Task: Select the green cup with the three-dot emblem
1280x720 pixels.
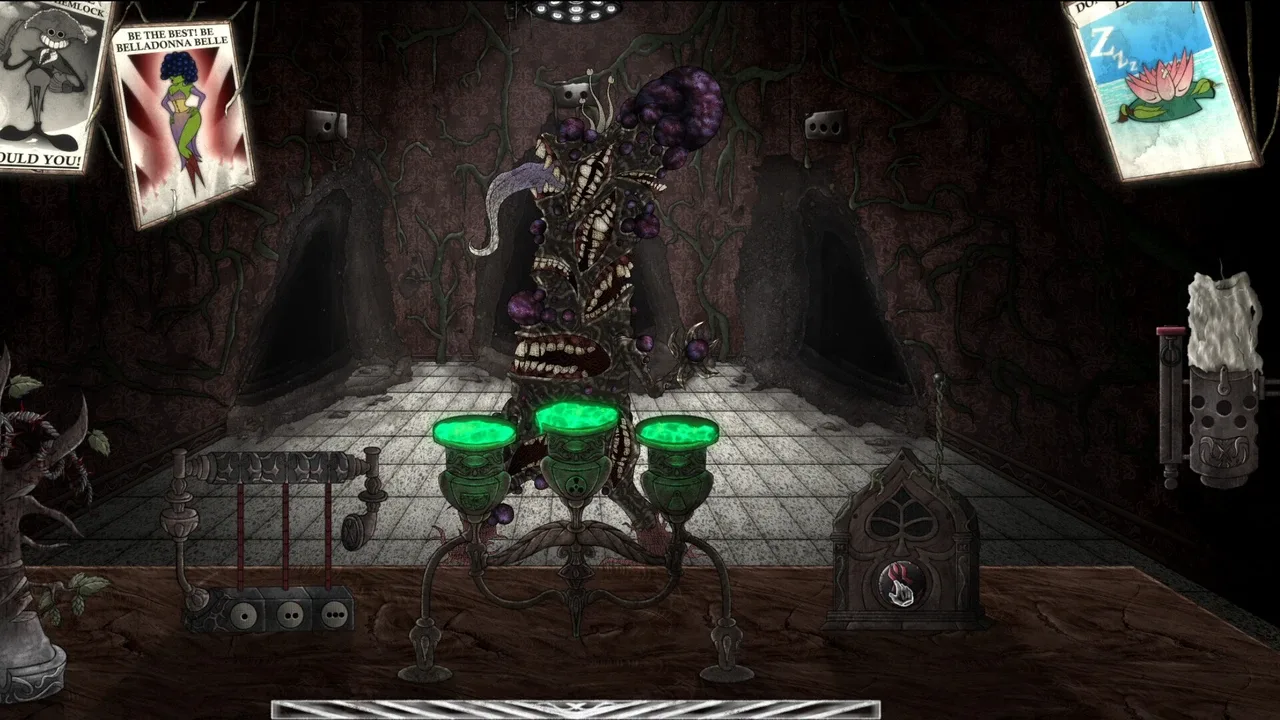Action: pyautogui.click(x=576, y=466)
